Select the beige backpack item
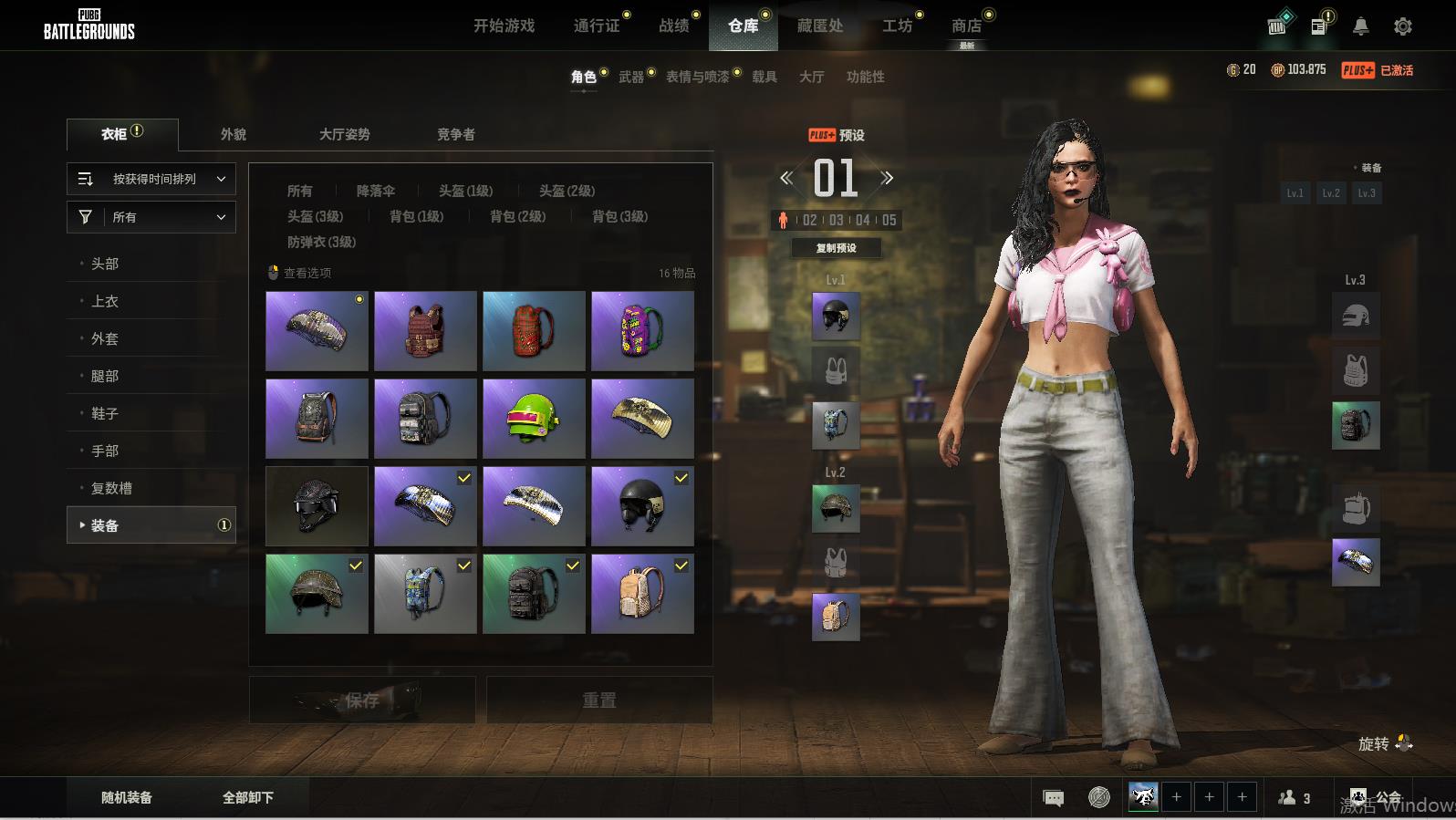The width and height of the screenshot is (1456, 820). point(642,594)
